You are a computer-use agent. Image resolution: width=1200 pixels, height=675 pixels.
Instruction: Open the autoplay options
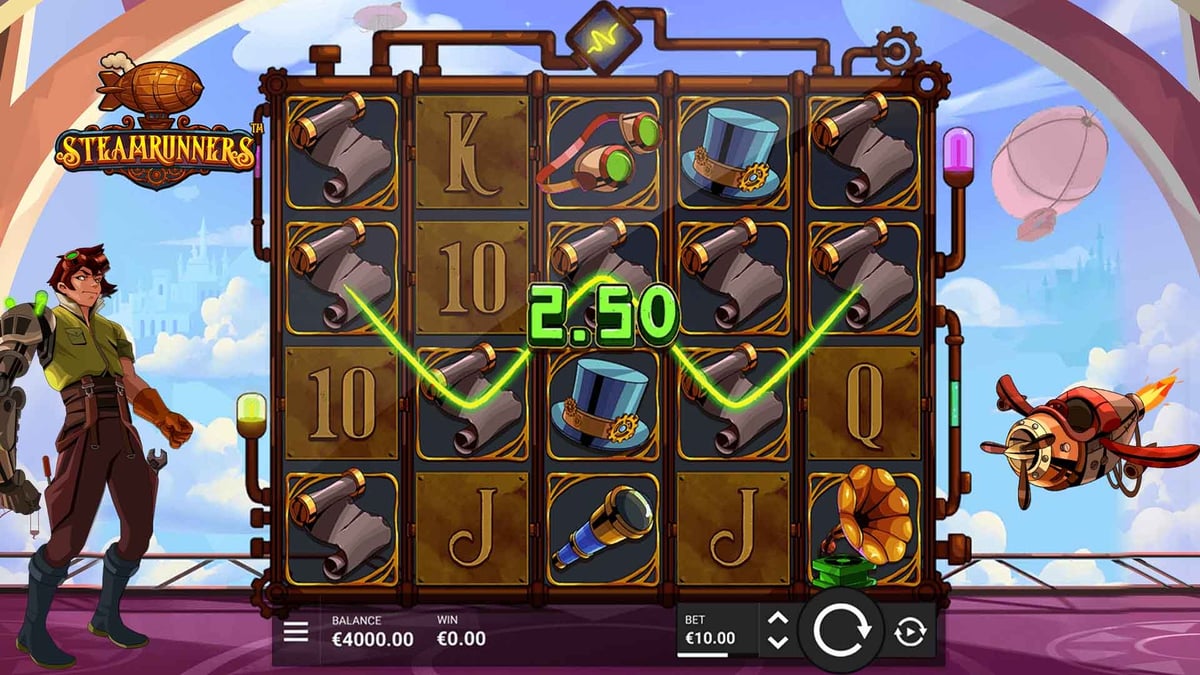910,632
